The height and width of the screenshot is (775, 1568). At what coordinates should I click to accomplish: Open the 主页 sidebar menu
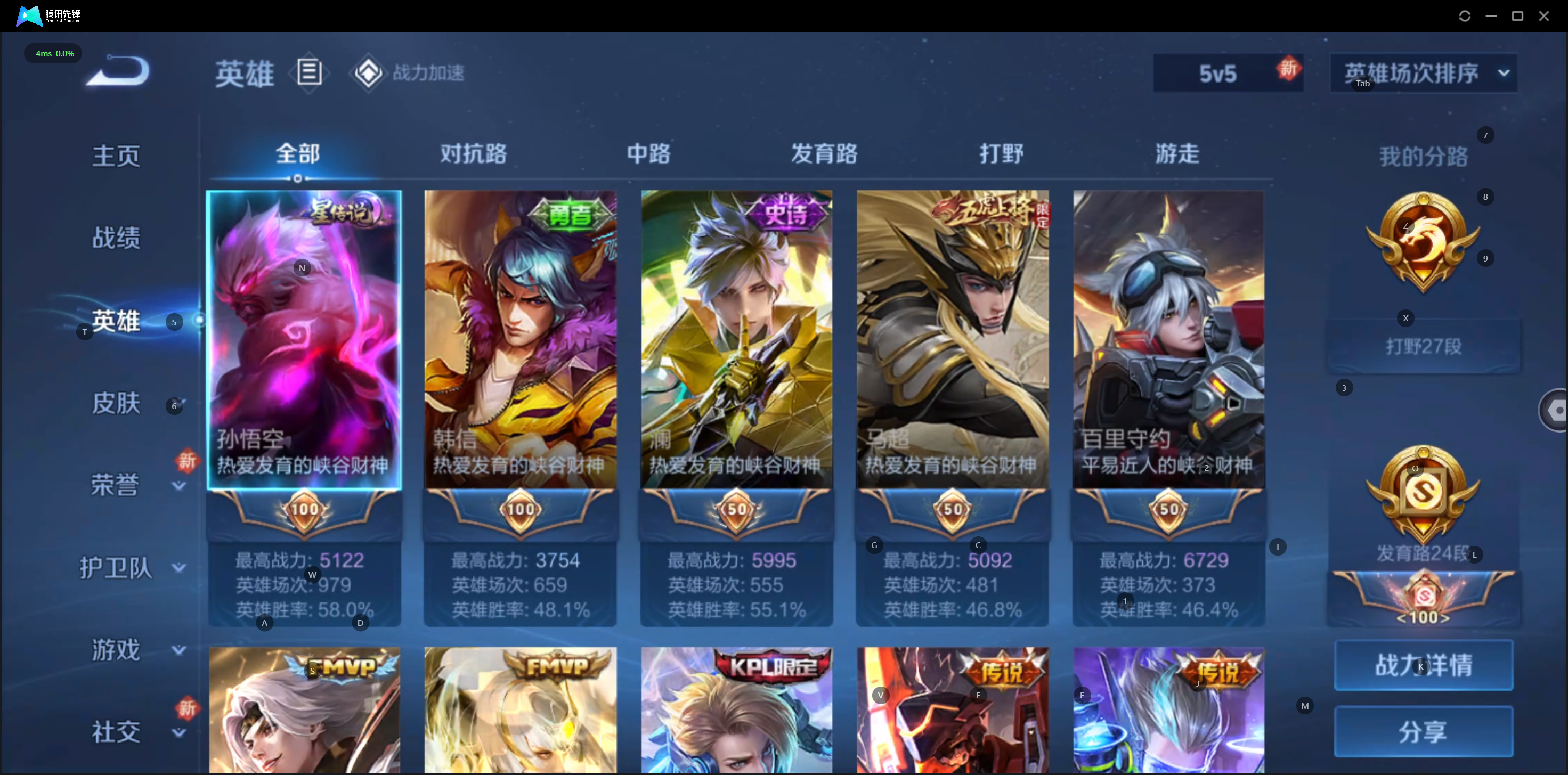pyautogui.click(x=116, y=156)
